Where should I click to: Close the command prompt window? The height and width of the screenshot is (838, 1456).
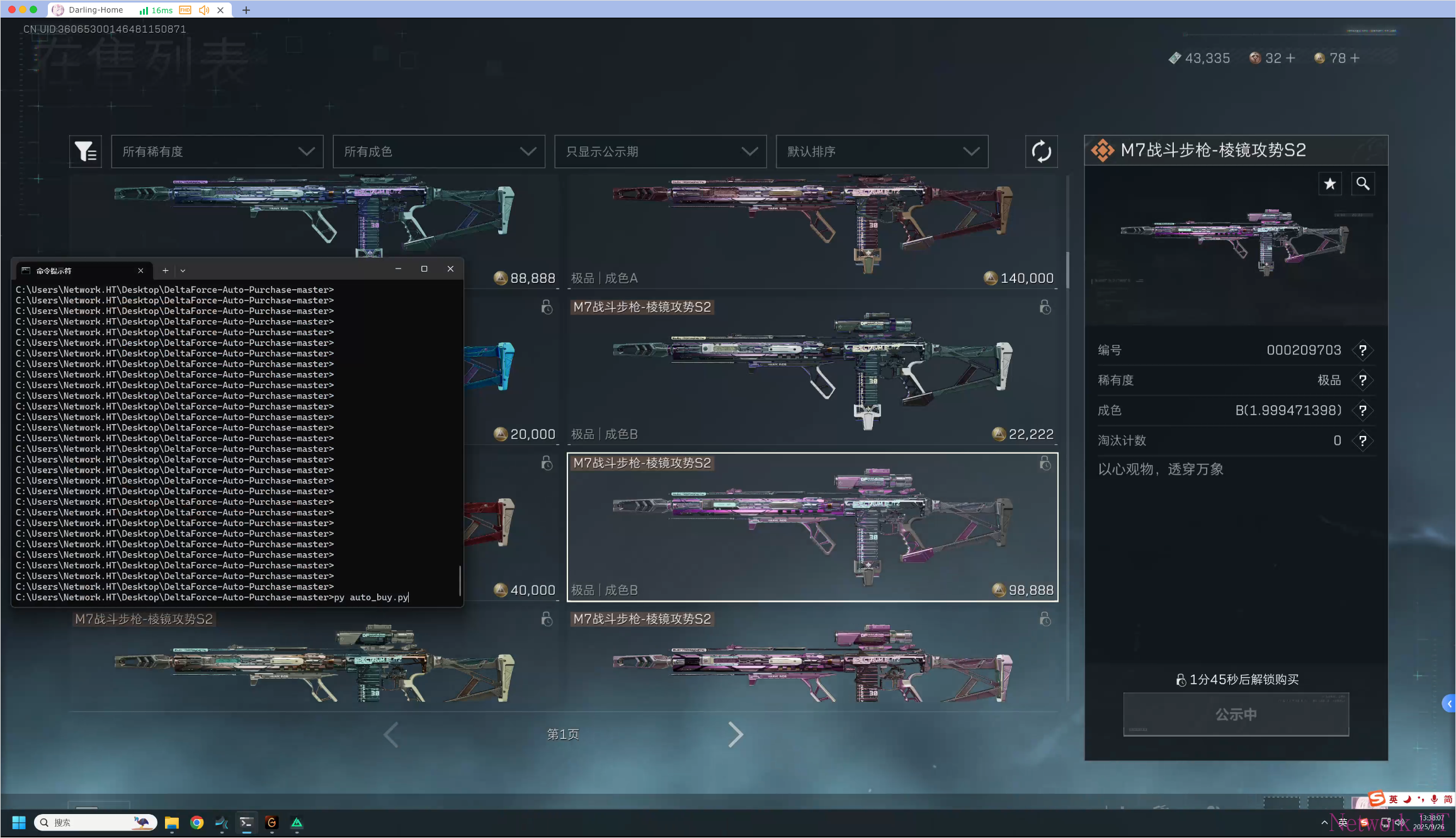tap(450, 269)
